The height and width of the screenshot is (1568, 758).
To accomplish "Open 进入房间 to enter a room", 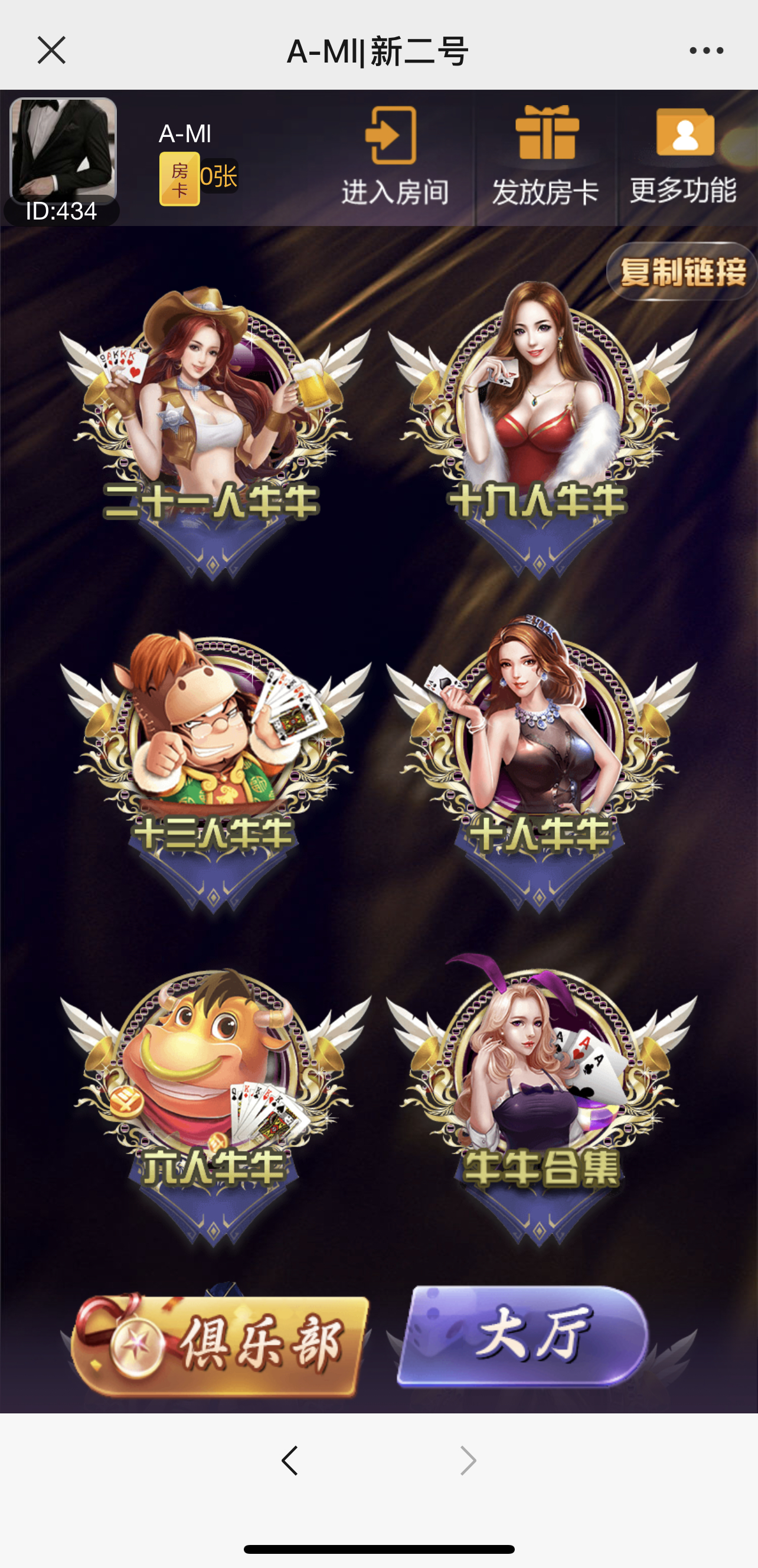I will tap(394, 157).
